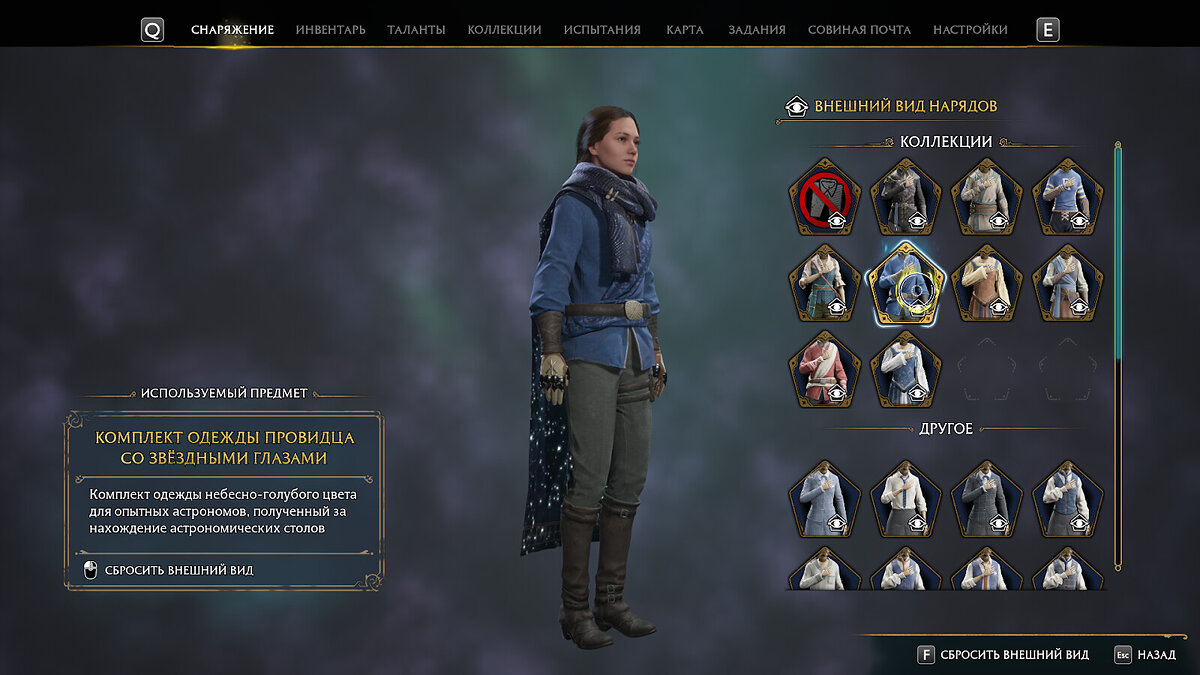Click Сбросить внешний вид at bottom right
Screen dimensions: 1200x675
point(1003,655)
